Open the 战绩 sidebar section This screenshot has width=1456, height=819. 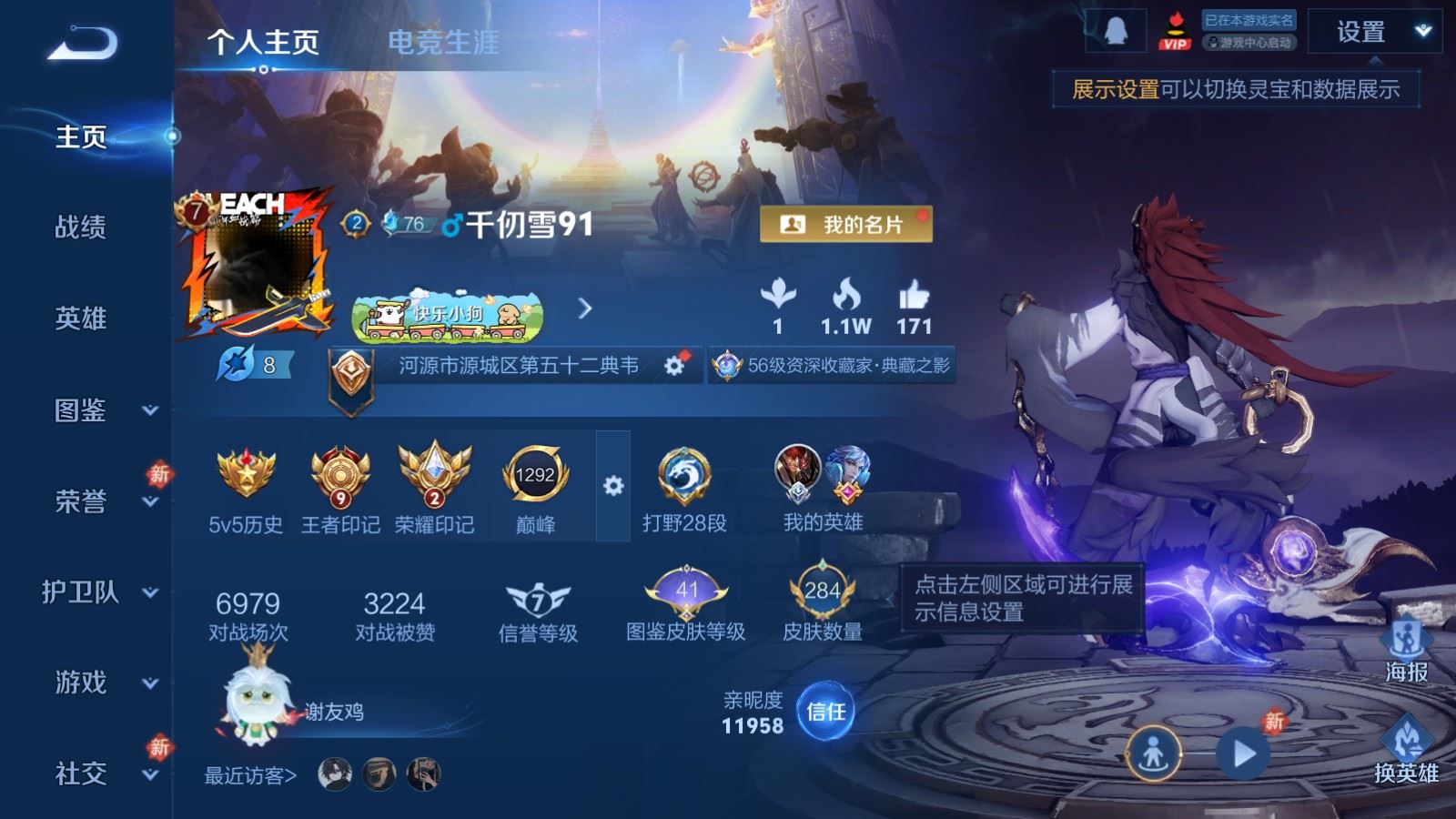pos(81,227)
